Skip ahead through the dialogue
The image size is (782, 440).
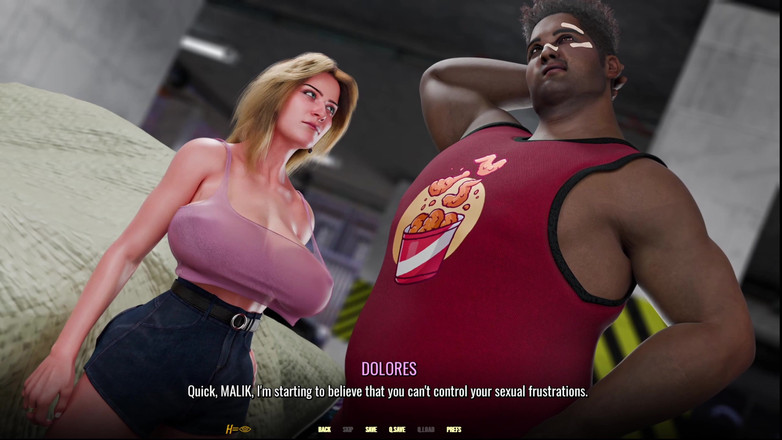[x=348, y=430]
